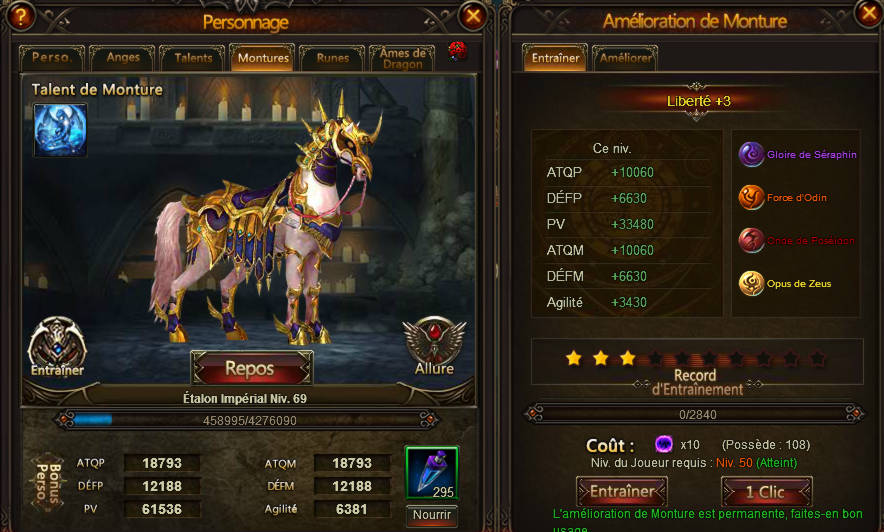Select the Entraîner tab in mount upgrade

pyautogui.click(x=555, y=58)
